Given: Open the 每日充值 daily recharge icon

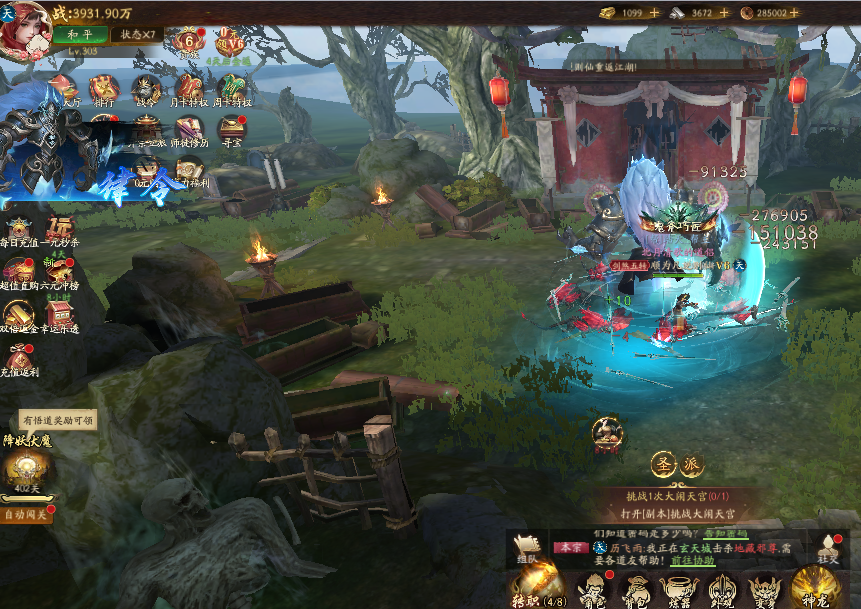Looking at the screenshot, I should pos(19,229).
